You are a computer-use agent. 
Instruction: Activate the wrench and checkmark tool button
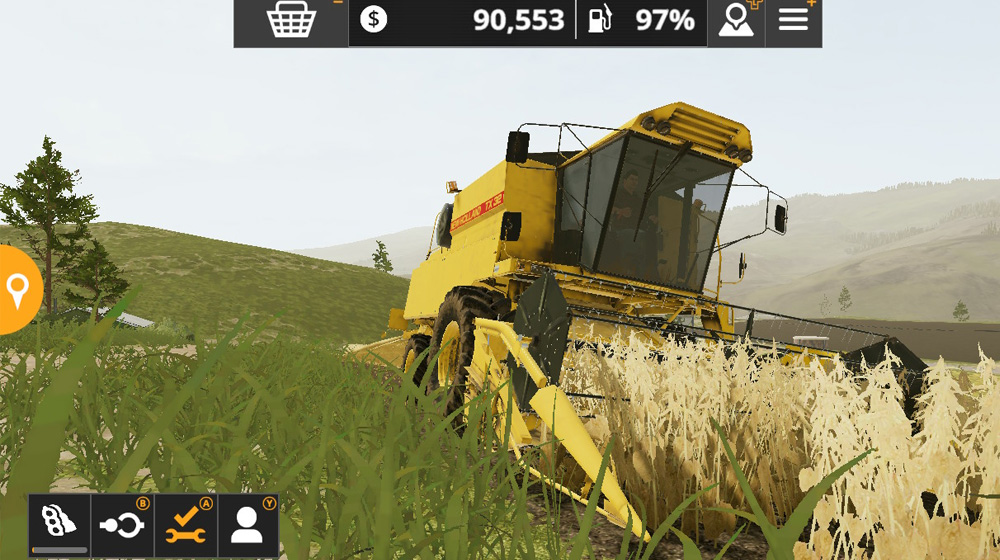185,524
